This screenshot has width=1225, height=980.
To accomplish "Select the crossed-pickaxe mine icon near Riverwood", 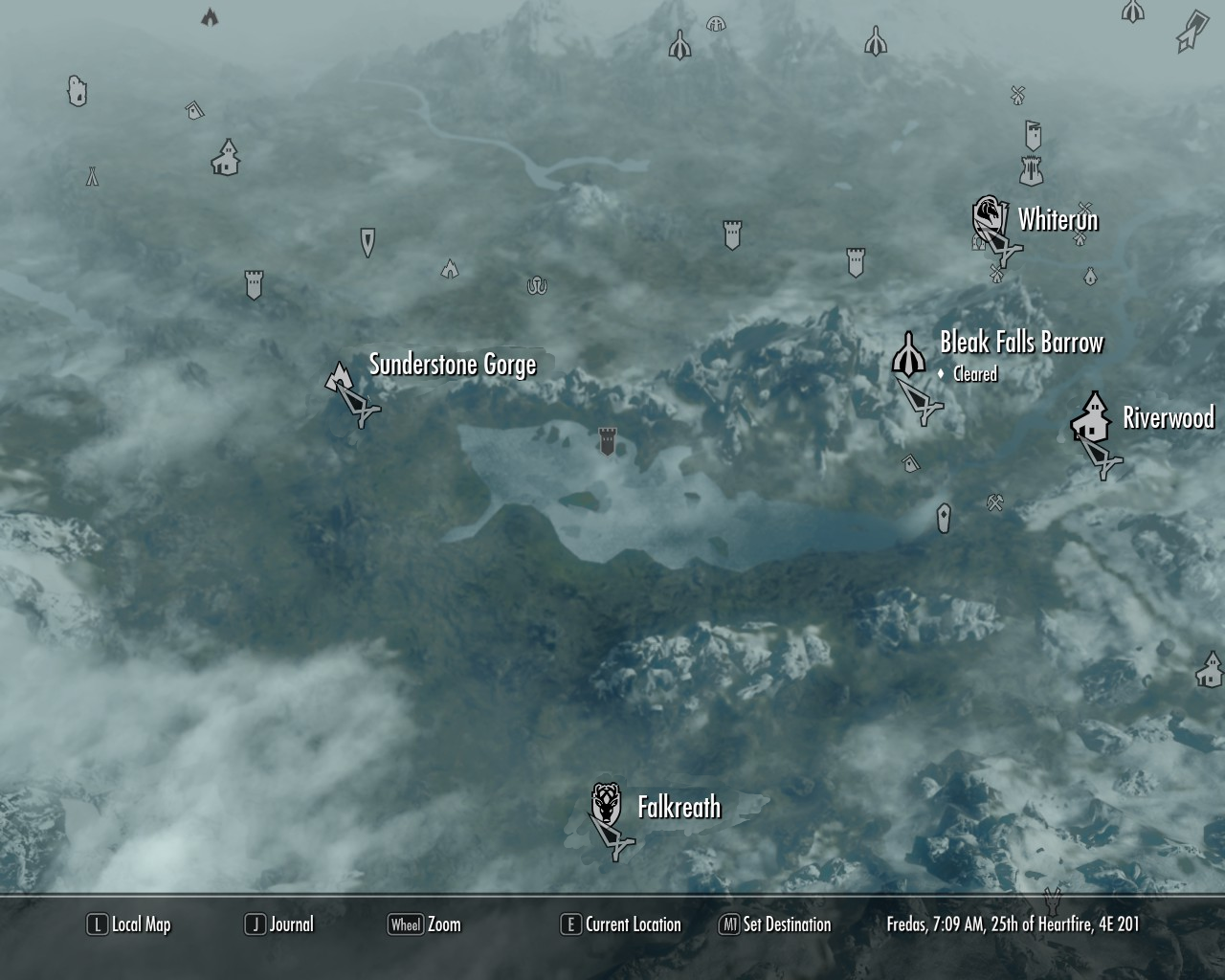I will point(995,501).
